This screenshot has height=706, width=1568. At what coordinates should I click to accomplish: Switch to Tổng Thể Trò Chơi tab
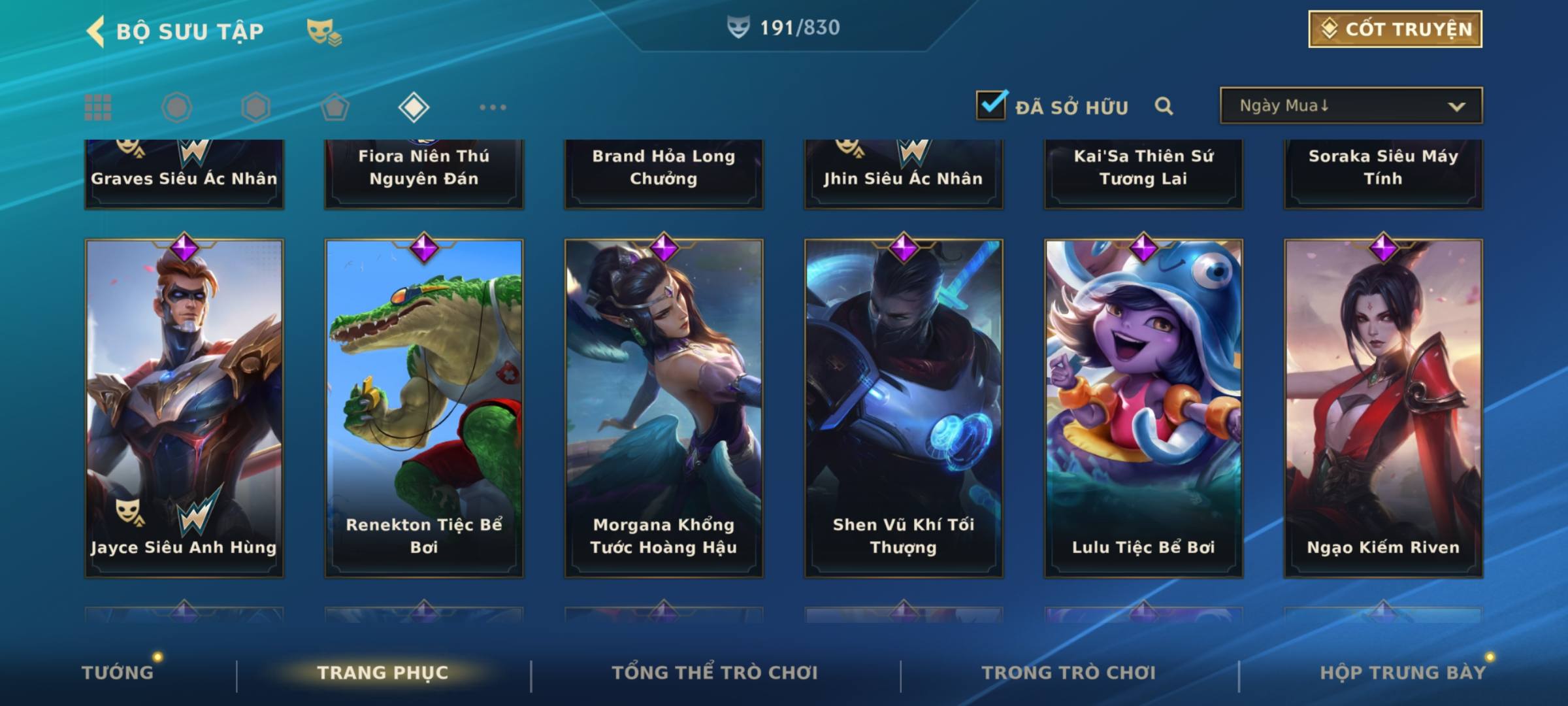715,672
